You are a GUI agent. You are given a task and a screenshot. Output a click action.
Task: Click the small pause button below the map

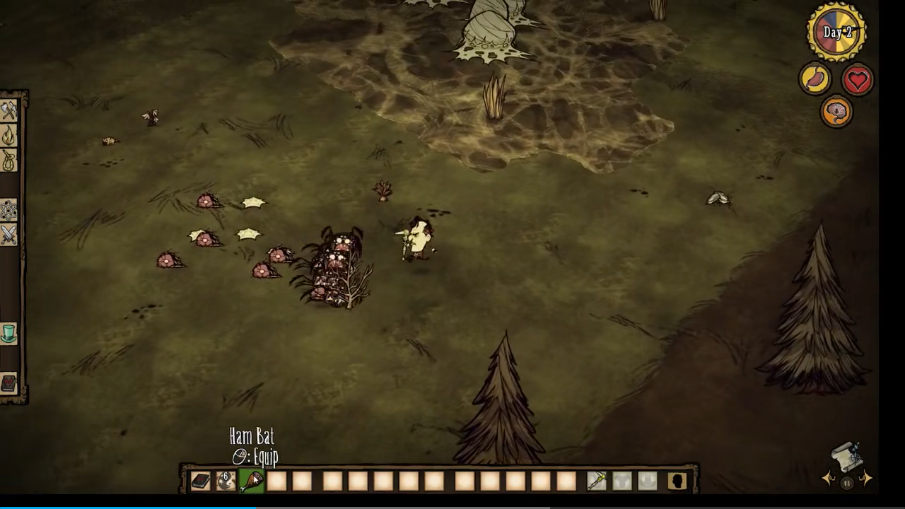tap(846, 484)
